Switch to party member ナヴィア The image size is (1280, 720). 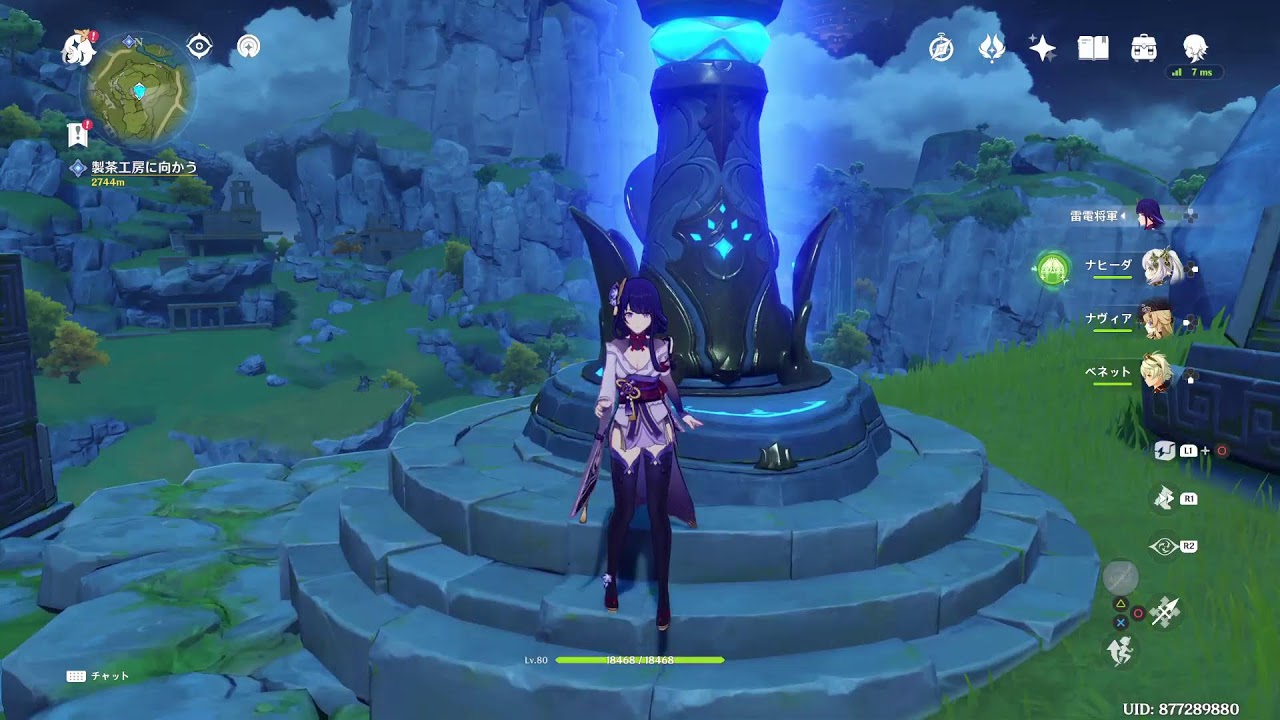click(x=1156, y=320)
